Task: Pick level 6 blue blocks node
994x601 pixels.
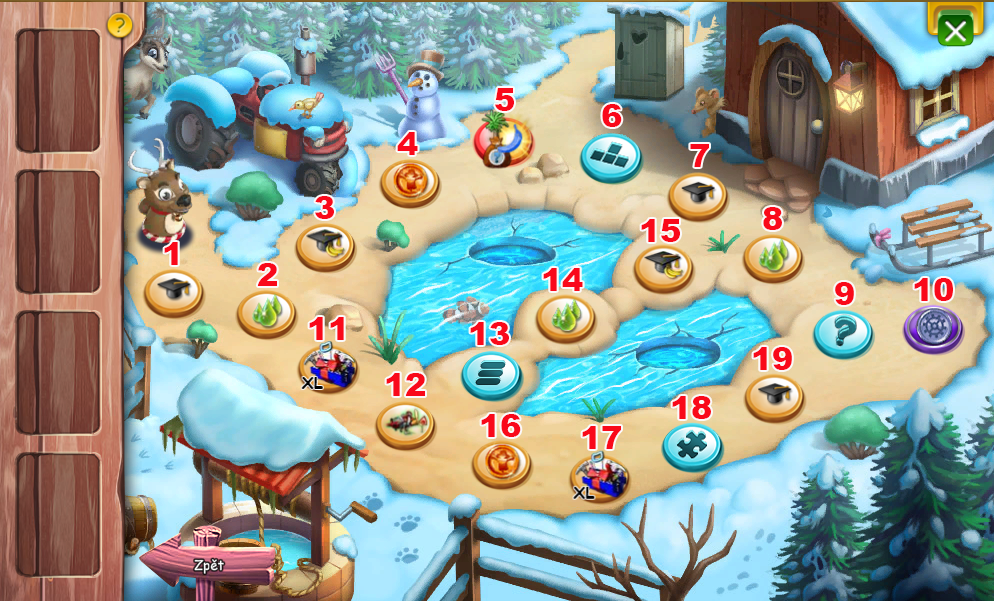Action: point(610,156)
